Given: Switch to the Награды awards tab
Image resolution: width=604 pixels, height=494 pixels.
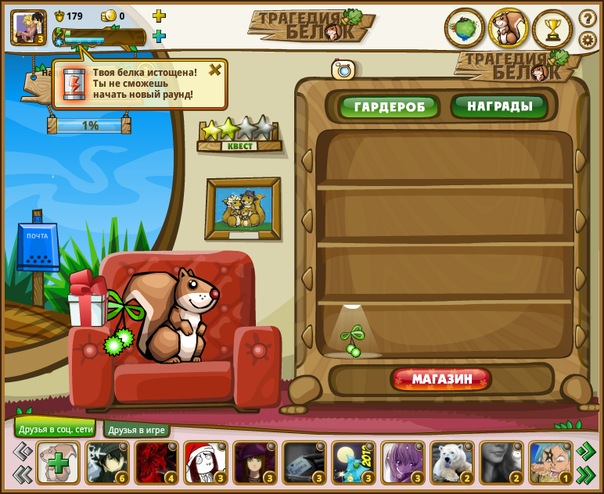Looking at the screenshot, I should [498, 105].
